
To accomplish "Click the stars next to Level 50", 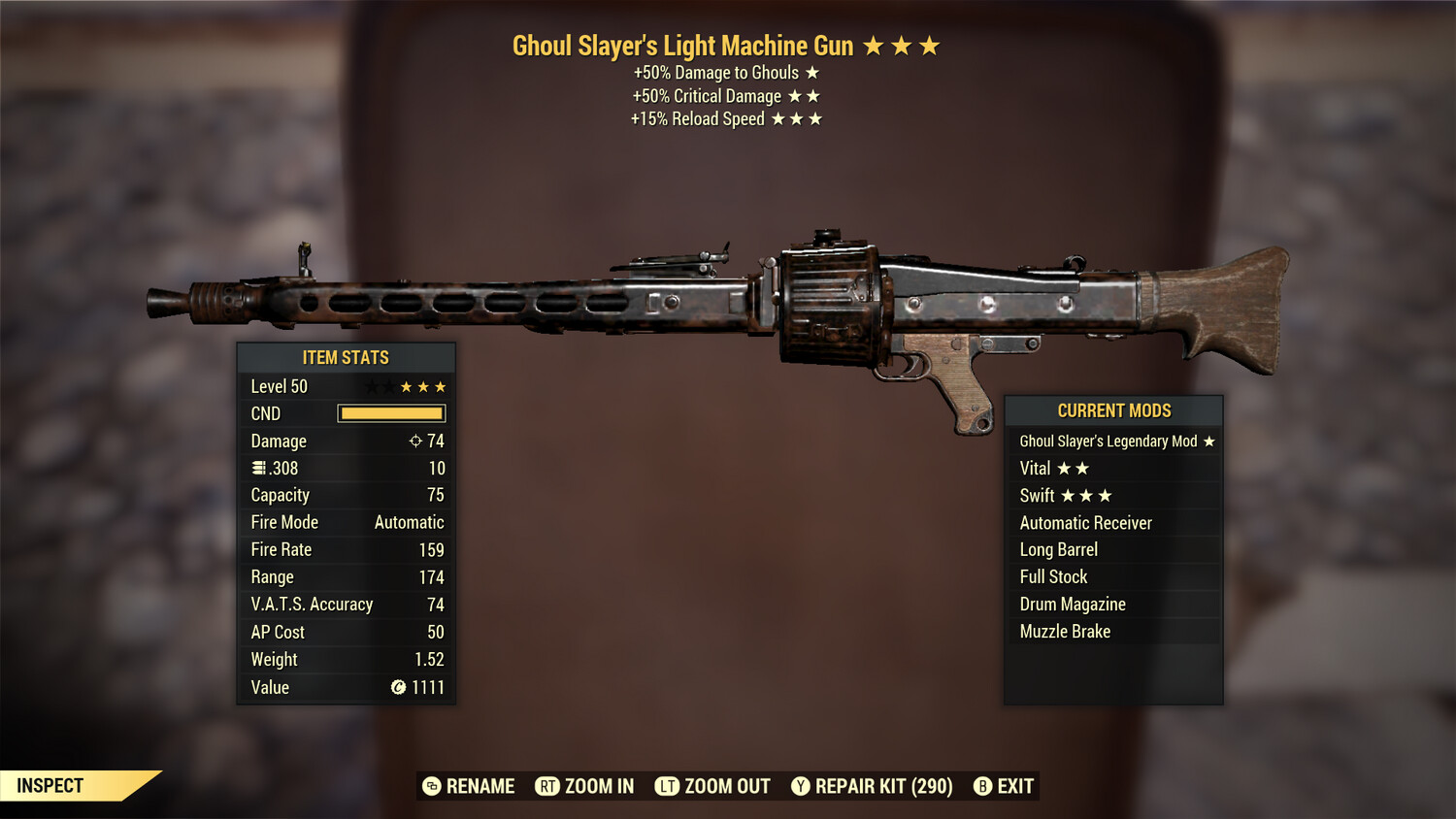I will (405, 385).
